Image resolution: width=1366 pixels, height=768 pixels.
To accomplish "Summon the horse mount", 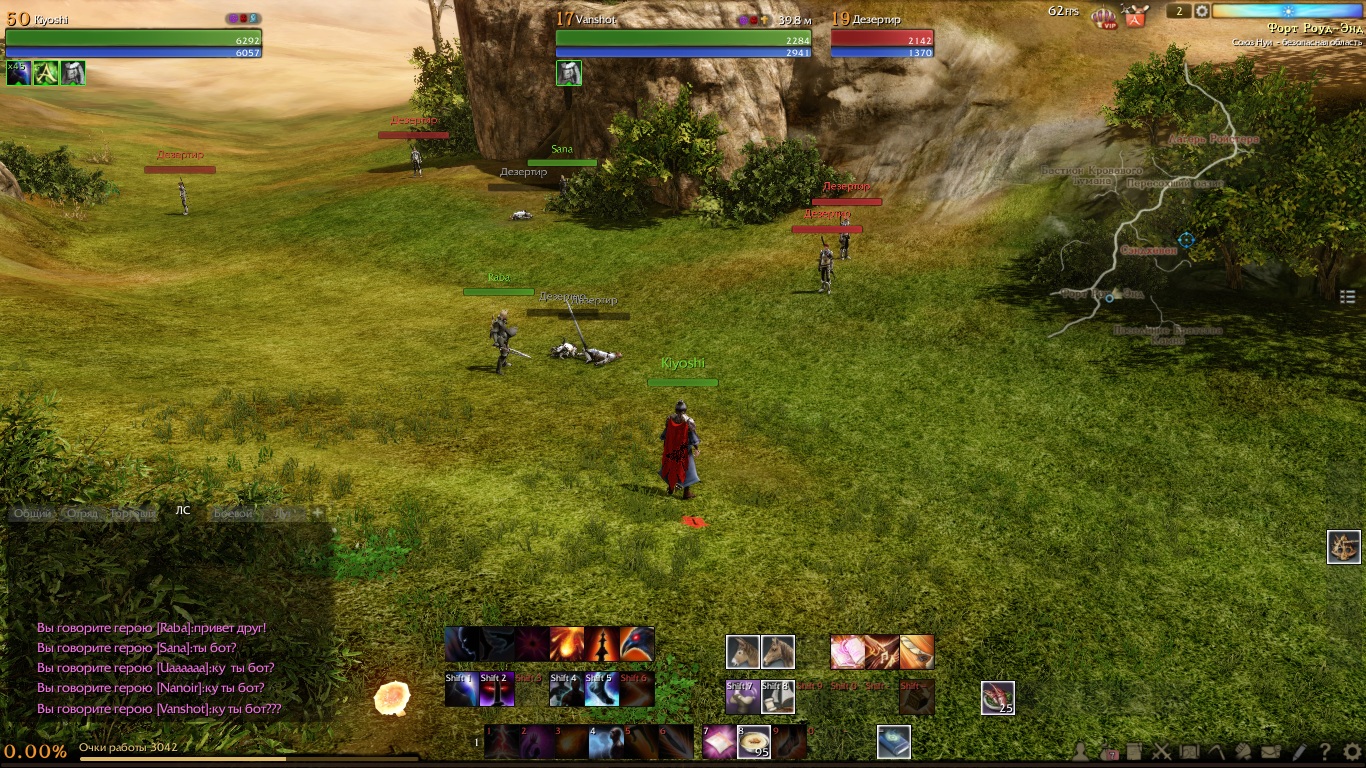I will click(778, 652).
